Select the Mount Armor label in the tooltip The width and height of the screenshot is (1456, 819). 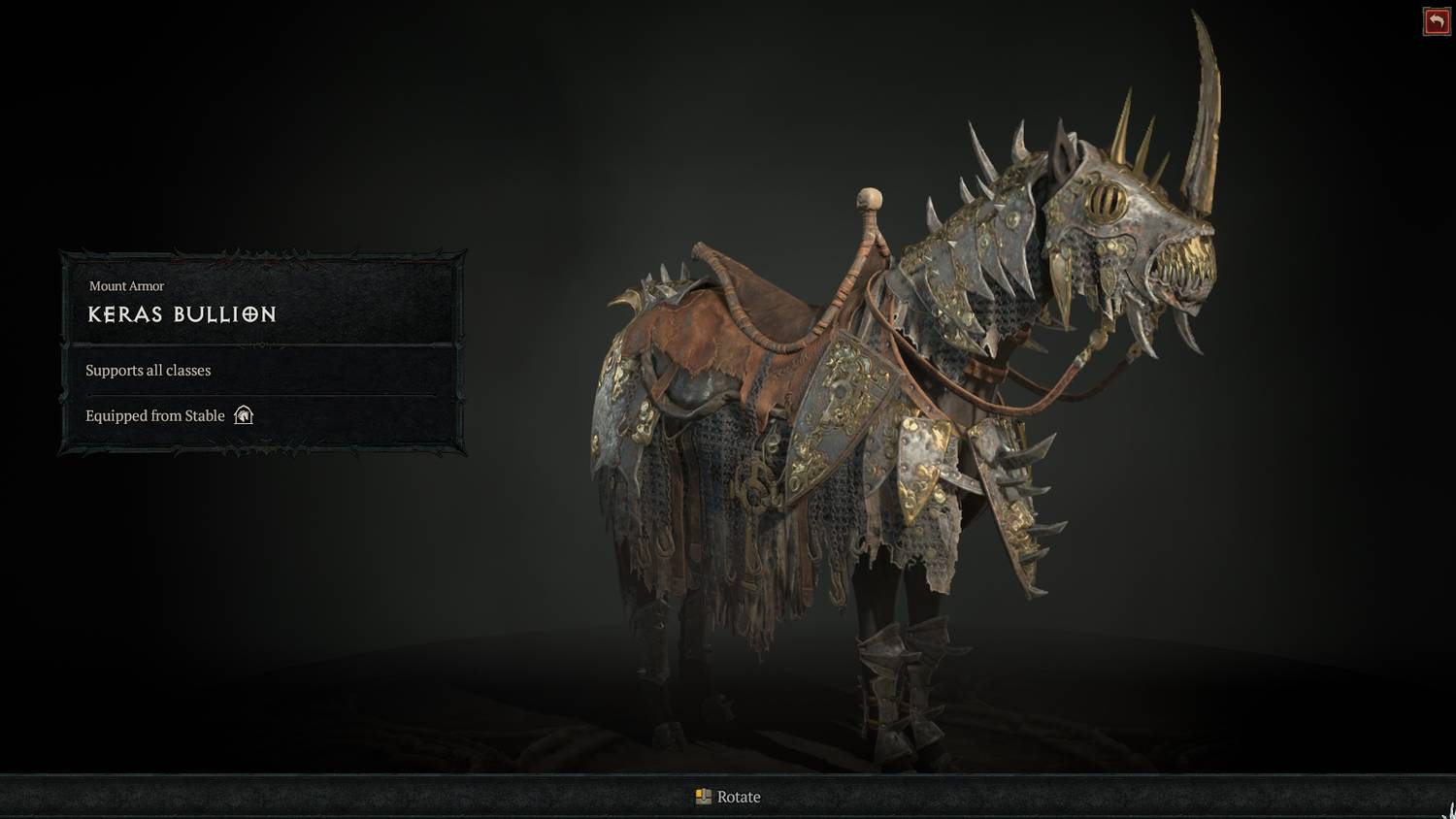tap(127, 286)
